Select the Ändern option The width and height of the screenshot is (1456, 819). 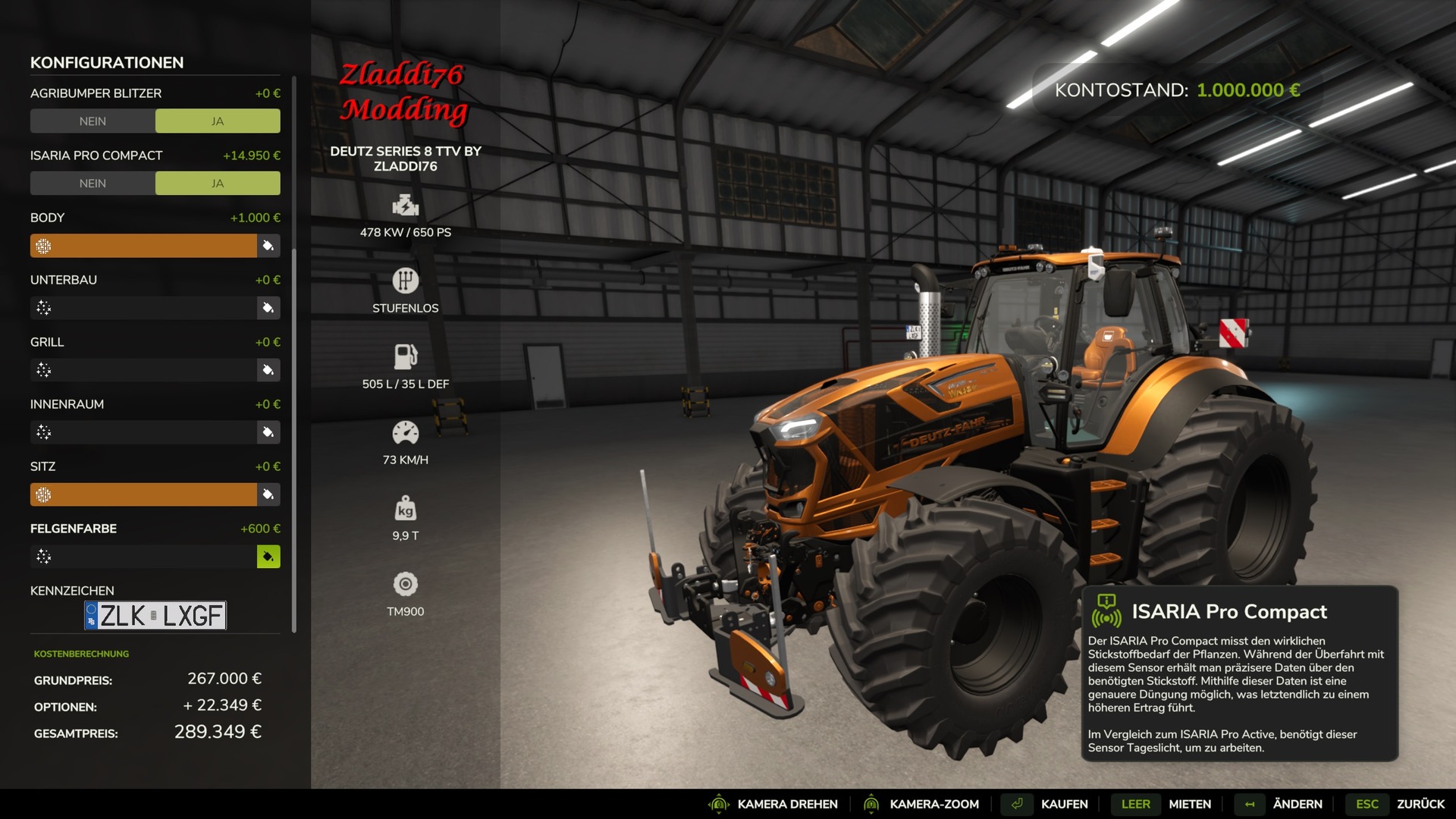[1297, 804]
